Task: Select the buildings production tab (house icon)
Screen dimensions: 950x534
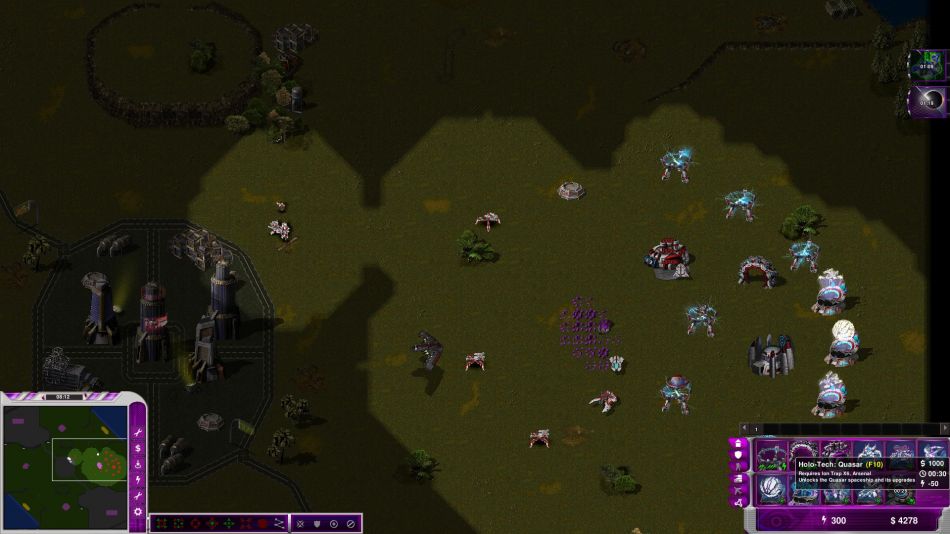Action: [x=739, y=443]
